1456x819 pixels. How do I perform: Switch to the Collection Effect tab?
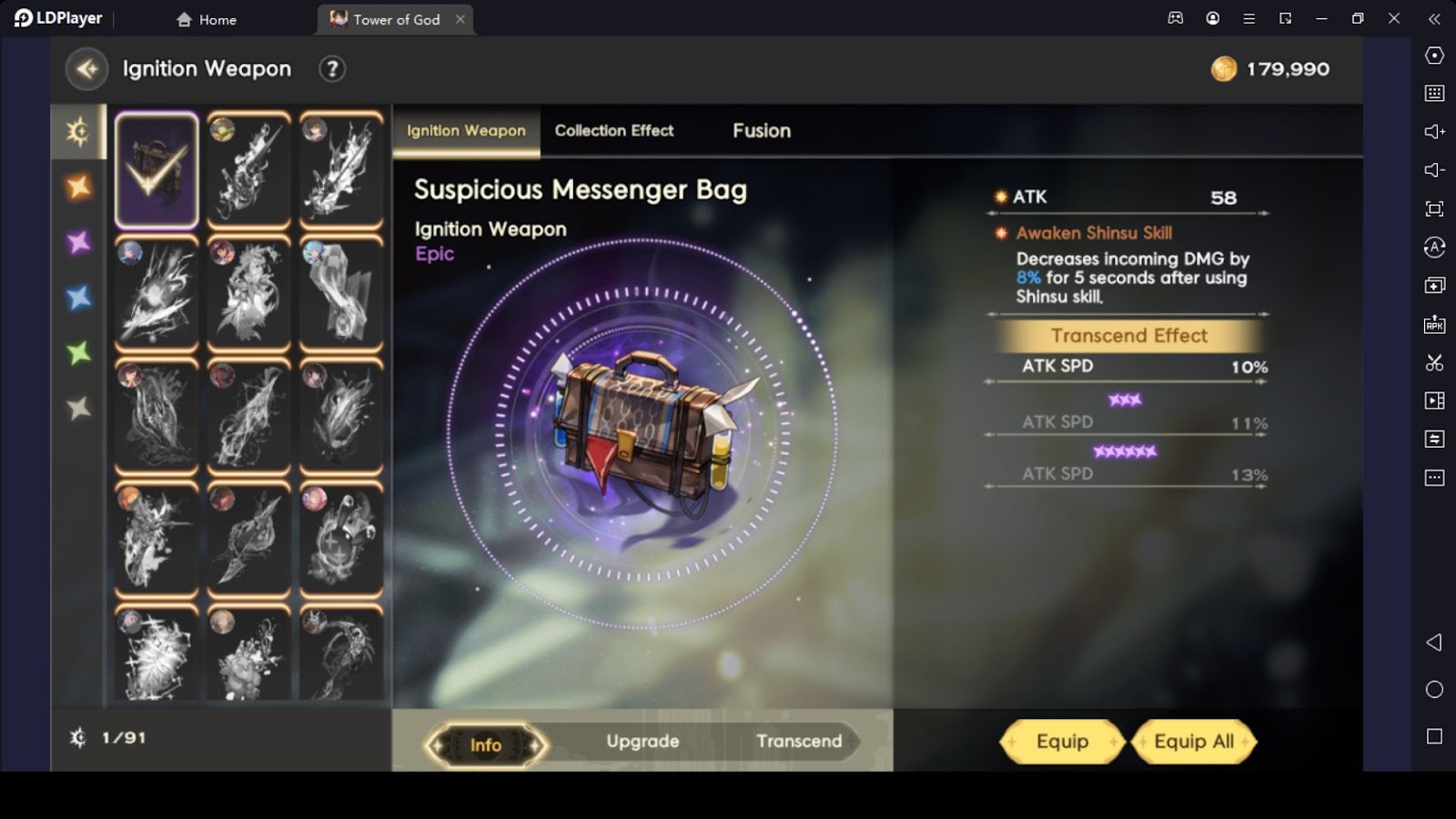pos(614,131)
